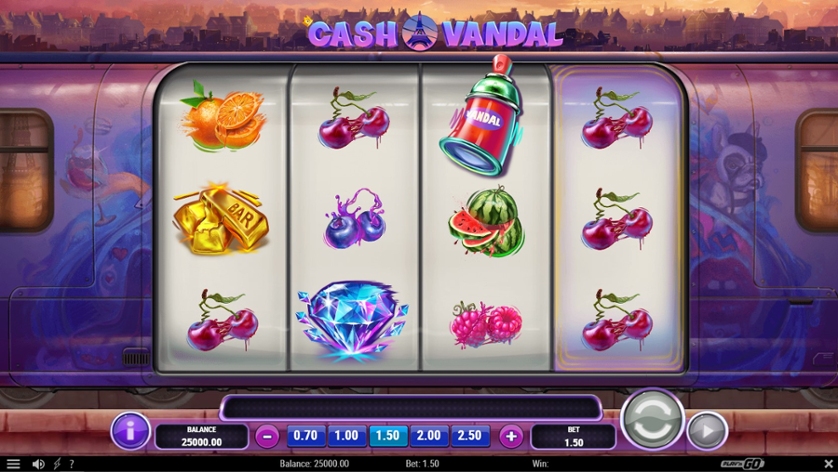The image size is (838, 472).
Task: Switch the bet to 2.50
Action: (x=469, y=436)
